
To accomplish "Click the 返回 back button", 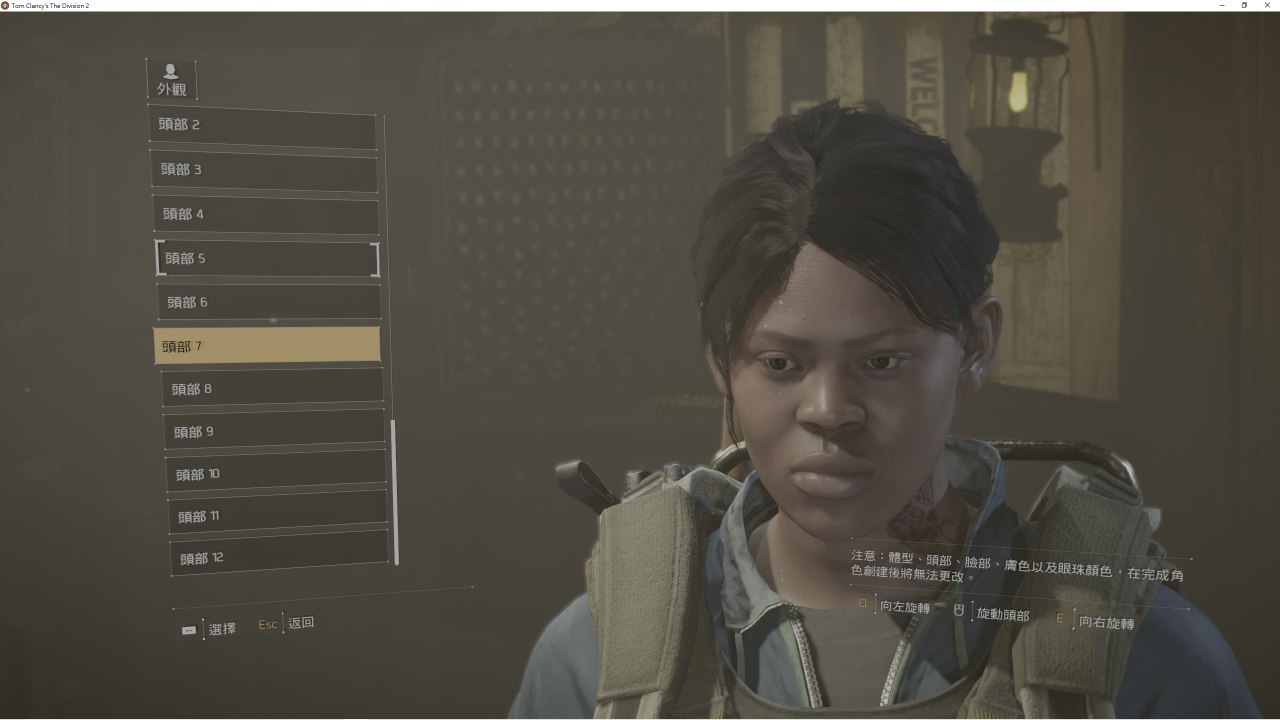I will coord(300,623).
